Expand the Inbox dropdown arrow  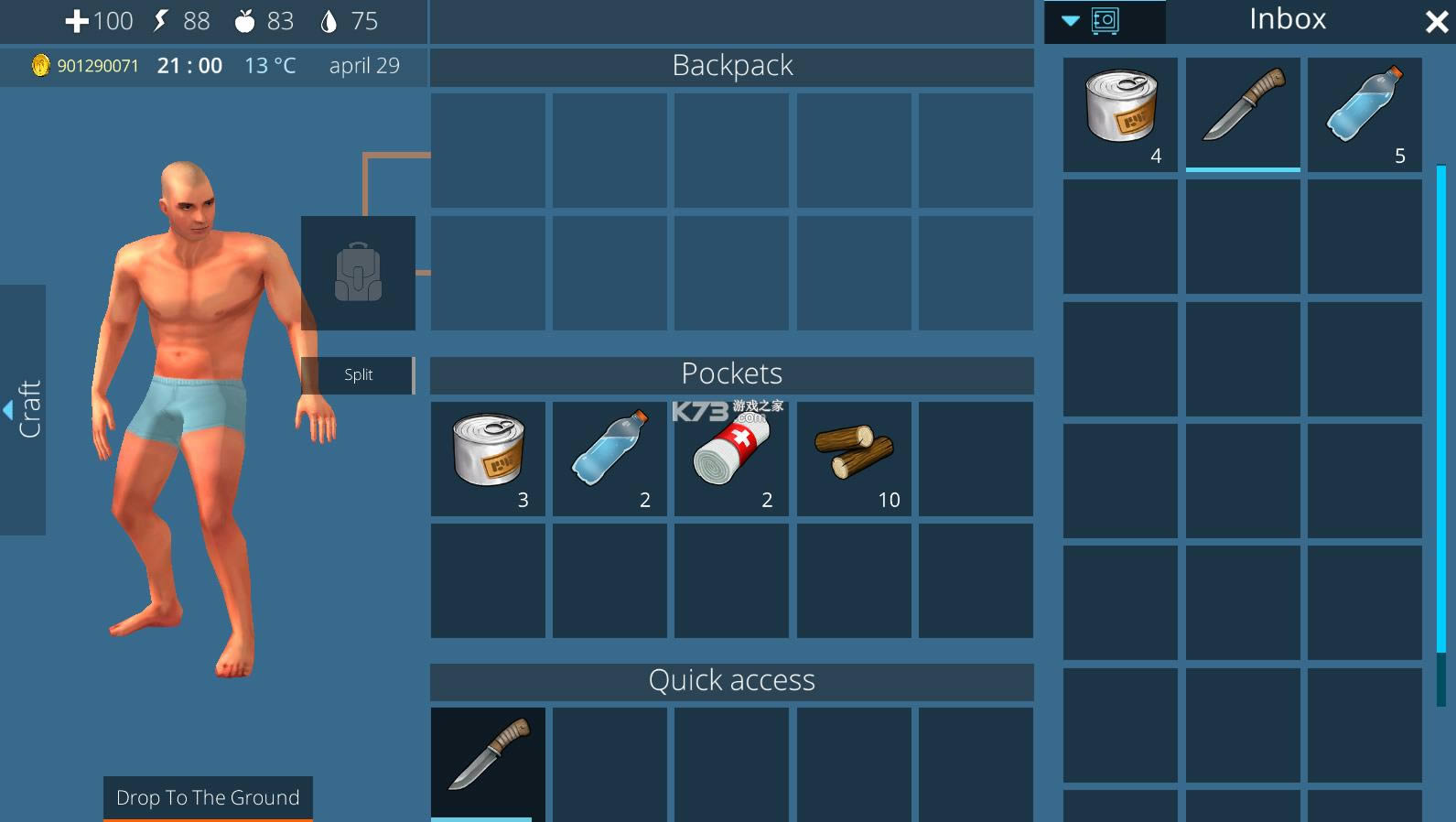[x=1069, y=22]
